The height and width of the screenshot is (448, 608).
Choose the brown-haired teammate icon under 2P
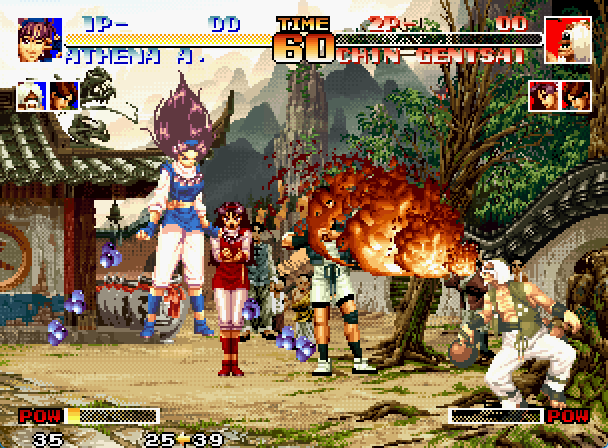click(x=577, y=96)
